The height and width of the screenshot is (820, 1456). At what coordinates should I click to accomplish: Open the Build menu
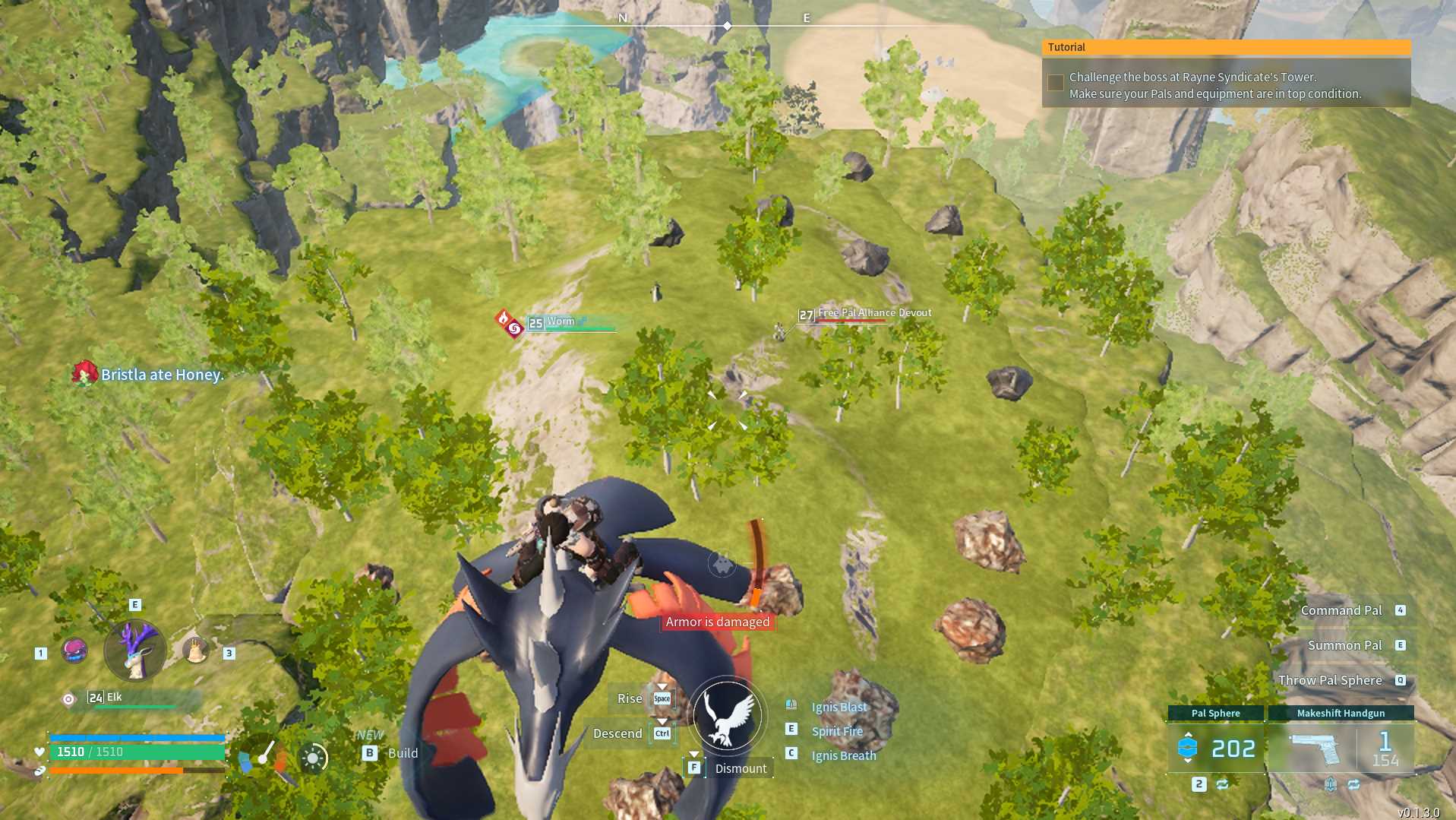pos(402,753)
